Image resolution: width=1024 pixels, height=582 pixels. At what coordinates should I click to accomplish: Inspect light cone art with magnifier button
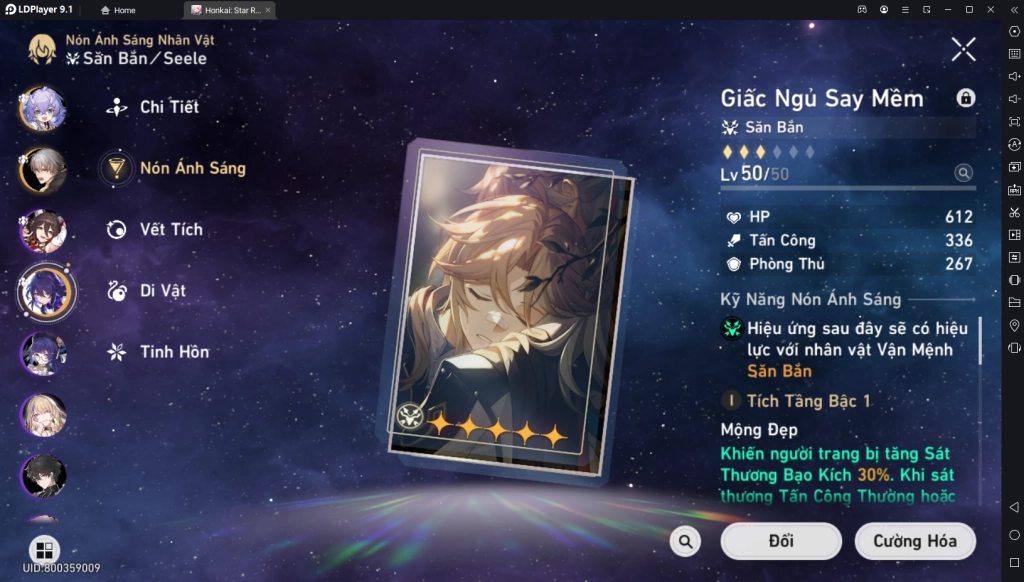(x=685, y=541)
